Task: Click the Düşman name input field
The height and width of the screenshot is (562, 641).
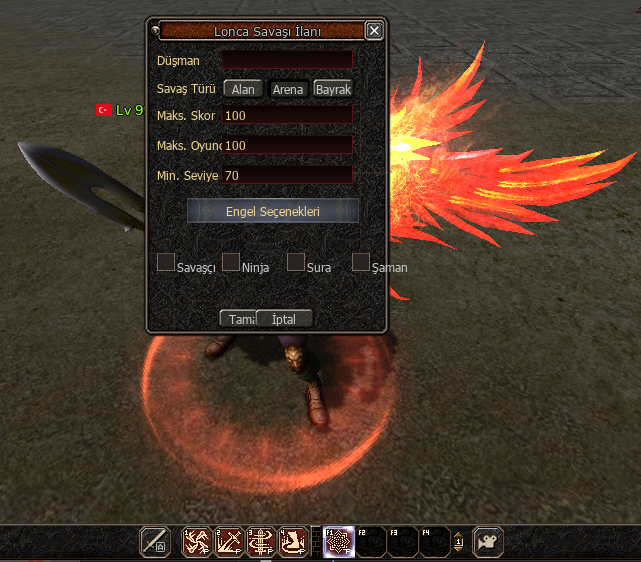Action: (x=288, y=60)
